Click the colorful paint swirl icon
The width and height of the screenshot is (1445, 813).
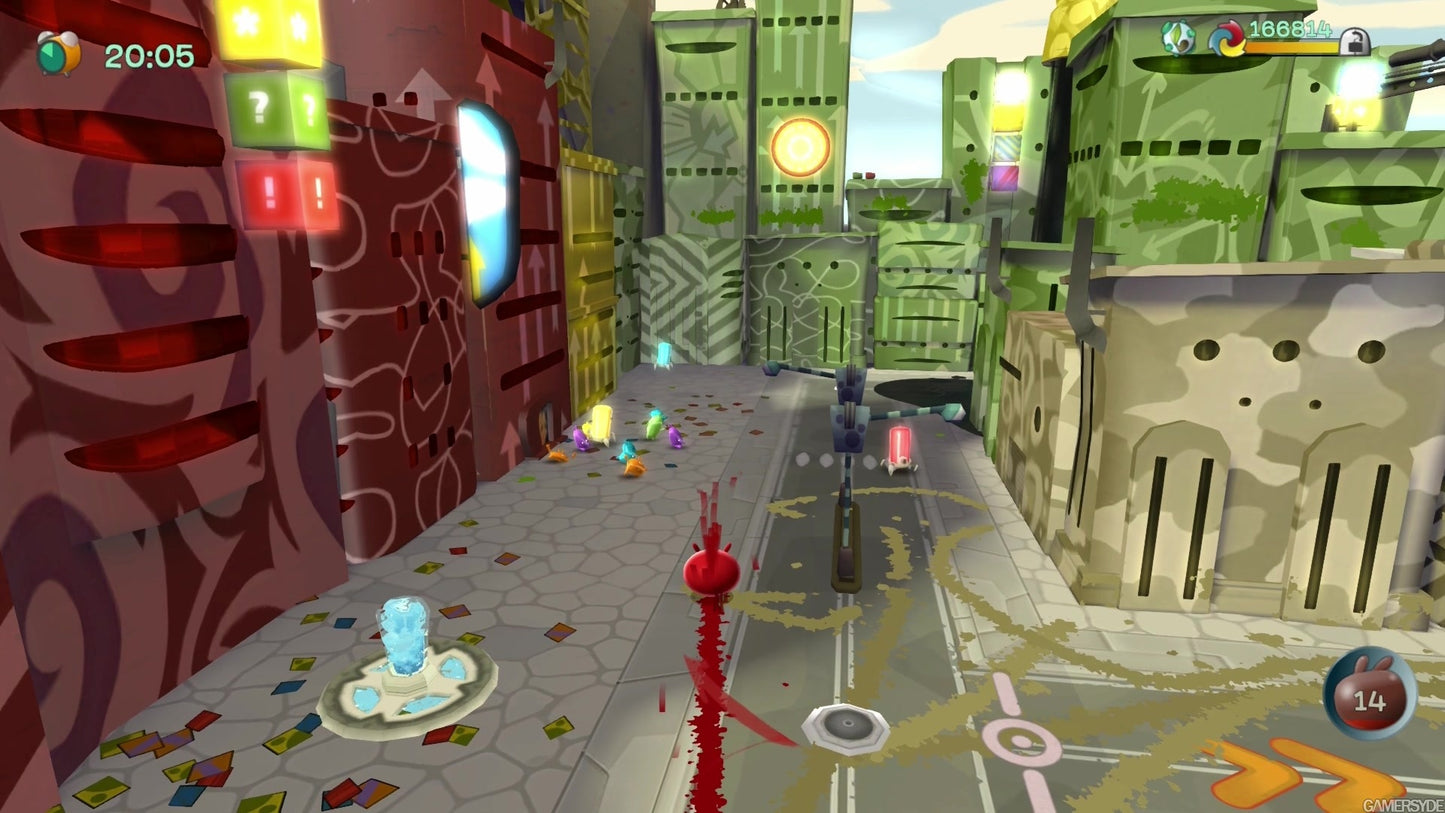coord(1225,38)
